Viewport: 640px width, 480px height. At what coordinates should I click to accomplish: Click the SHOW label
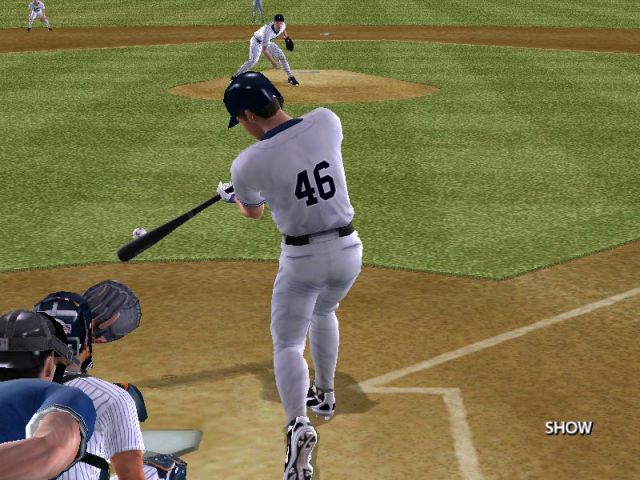(568, 428)
